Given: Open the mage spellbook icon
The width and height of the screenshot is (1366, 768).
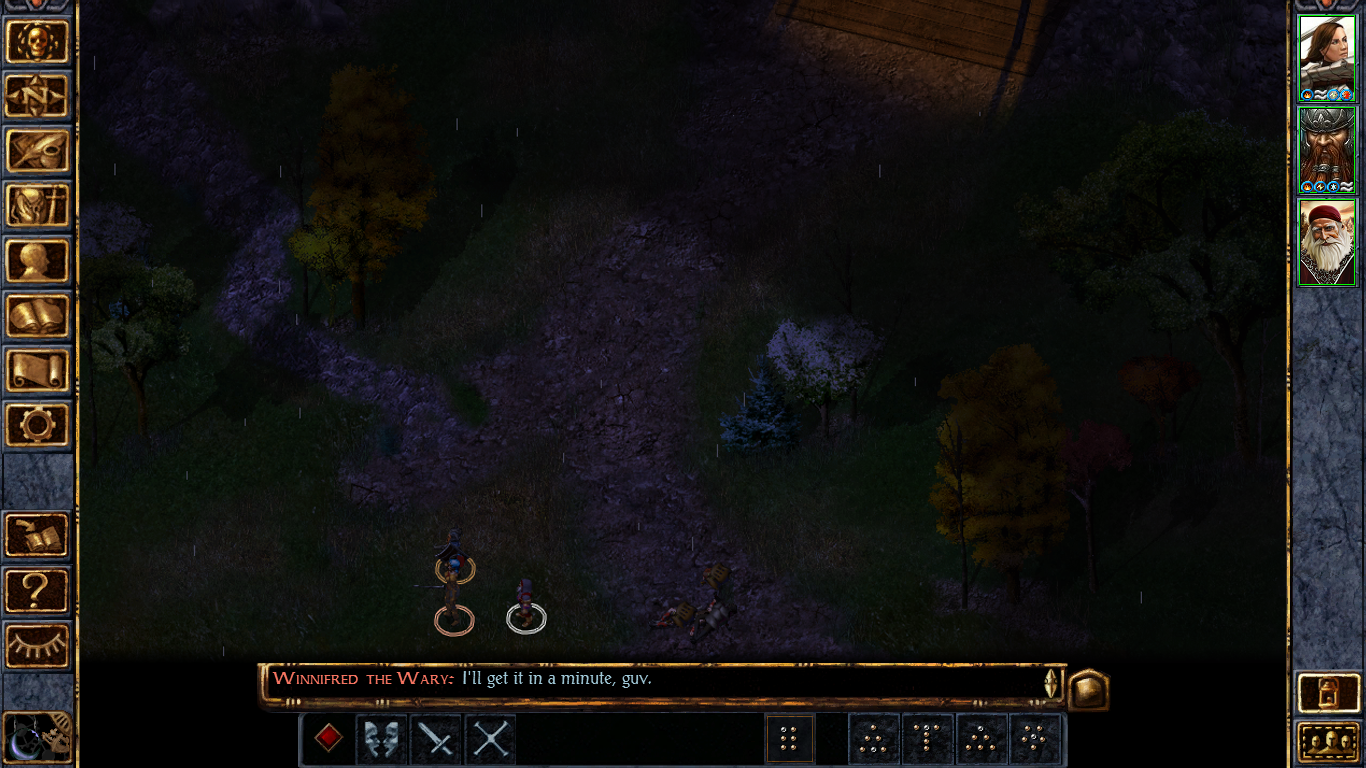Looking at the screenshot, I should 38,316.
